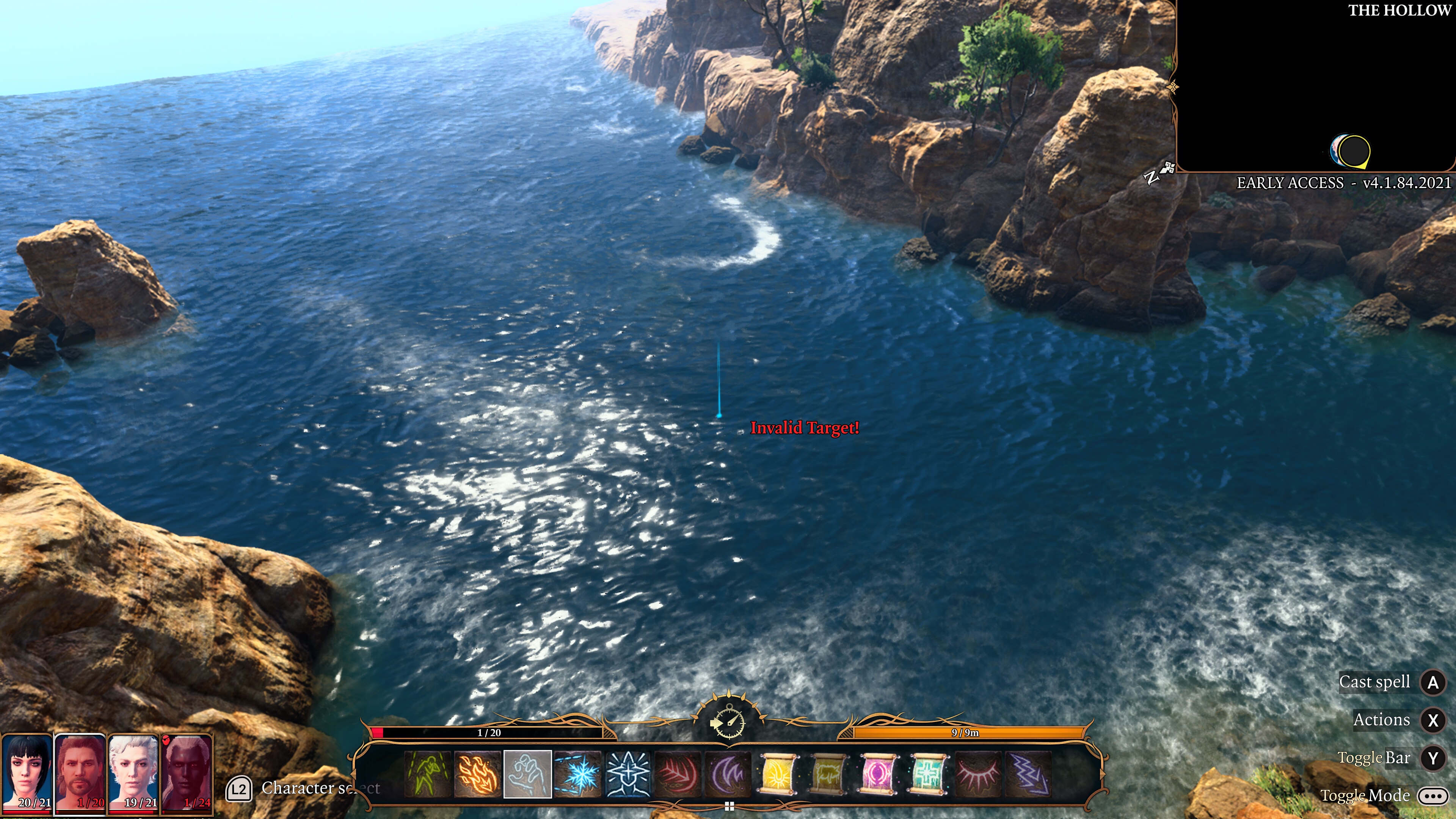Use the purple crescent claw ability
The height and width of the screenshot is (819, 1456).
728,774
